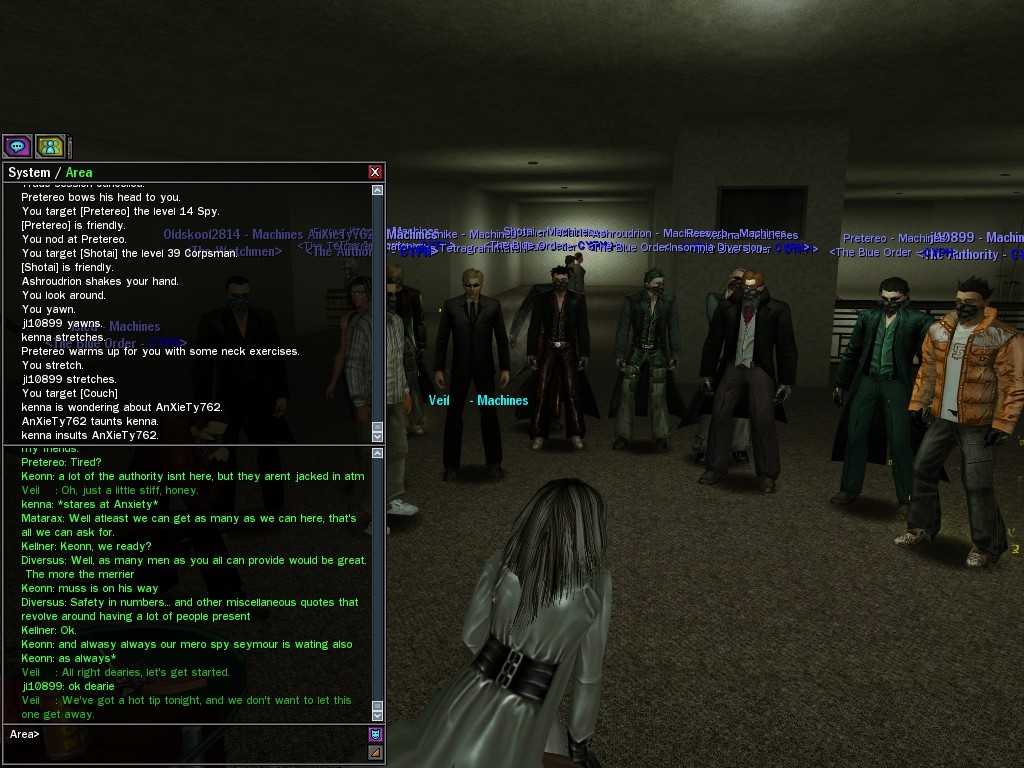This screenshot has width=1024, height=768.
Task: Click the area chat scrollbar down arrow
Action: coord(377,715)
